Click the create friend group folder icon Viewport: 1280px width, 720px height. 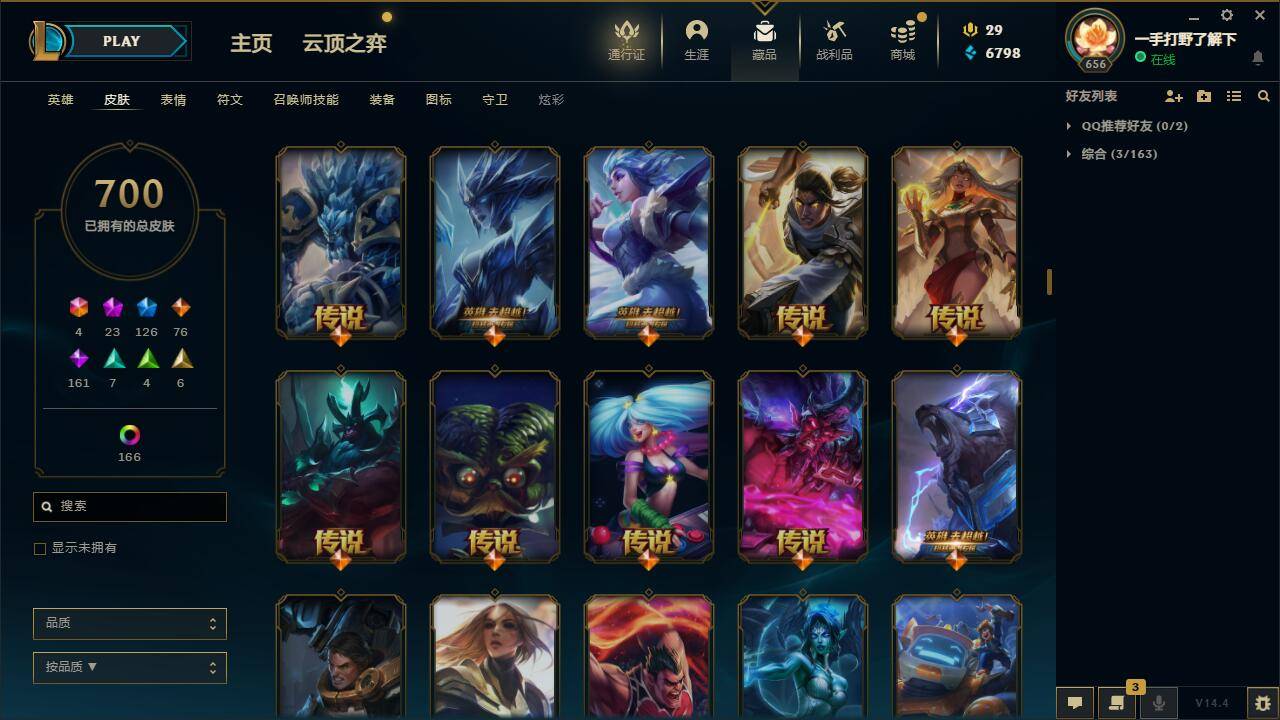pos(1202,96)
